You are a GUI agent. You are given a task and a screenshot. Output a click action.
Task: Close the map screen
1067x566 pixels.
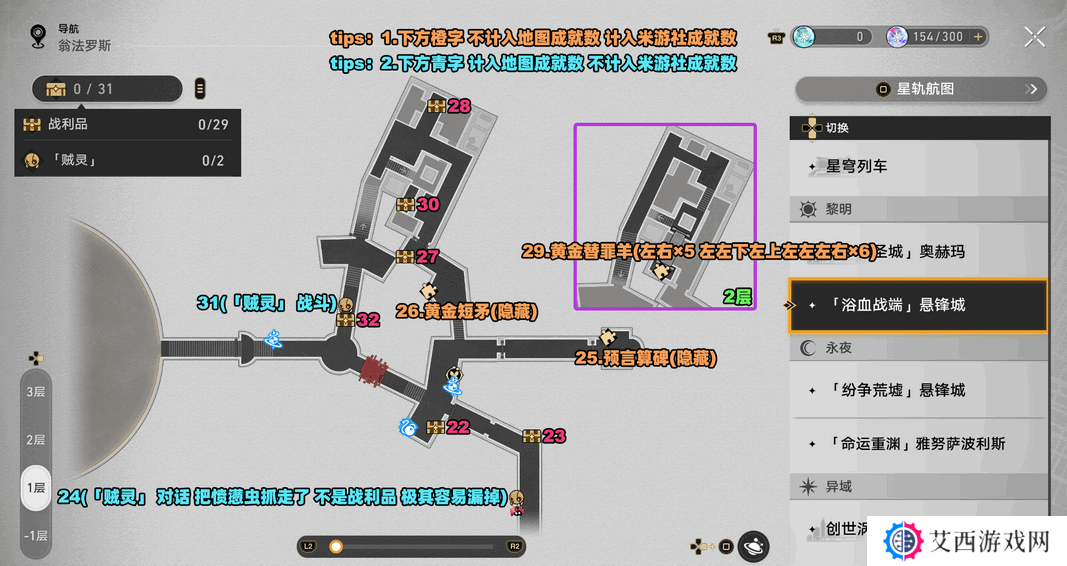[x=1035, y=38]
